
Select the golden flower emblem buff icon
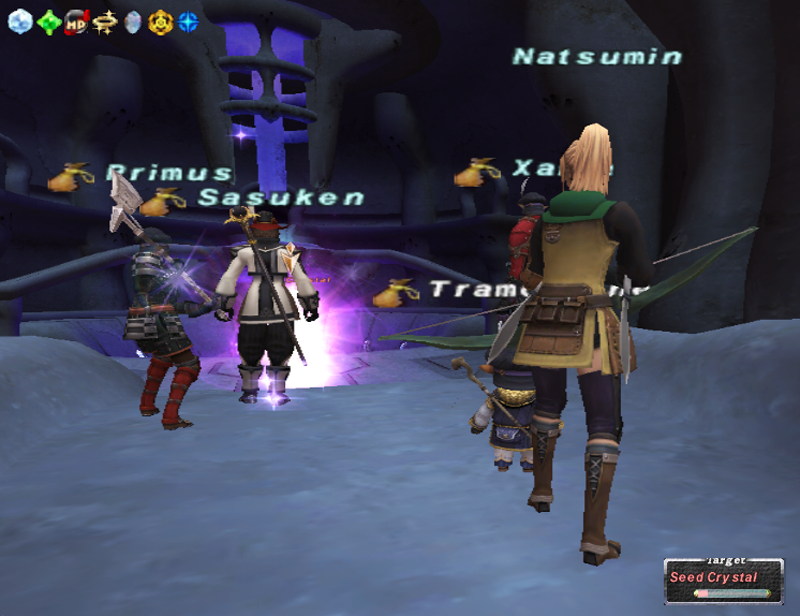click(160, 21)
